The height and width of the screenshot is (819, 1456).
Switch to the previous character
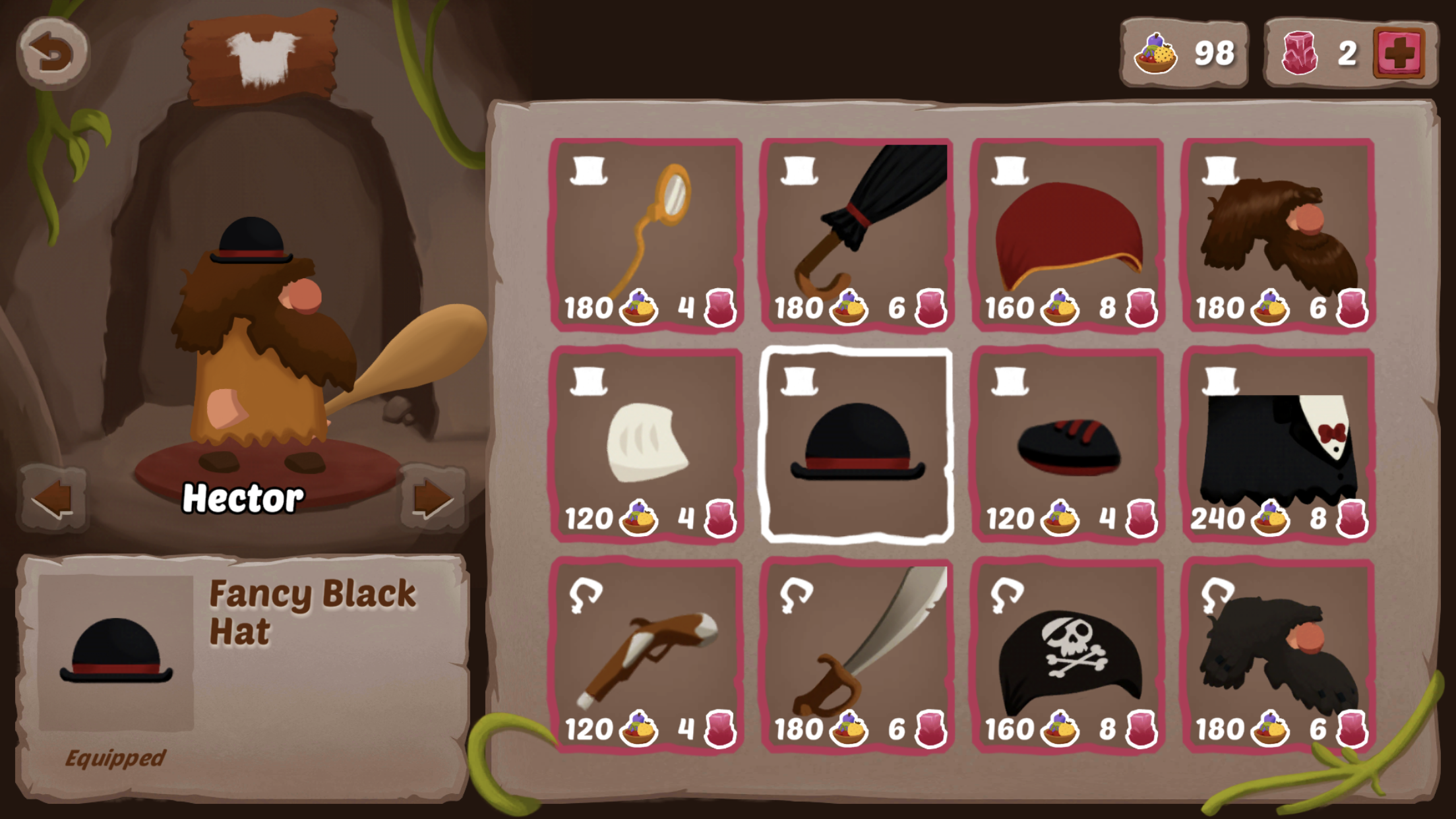pos(53,499)
